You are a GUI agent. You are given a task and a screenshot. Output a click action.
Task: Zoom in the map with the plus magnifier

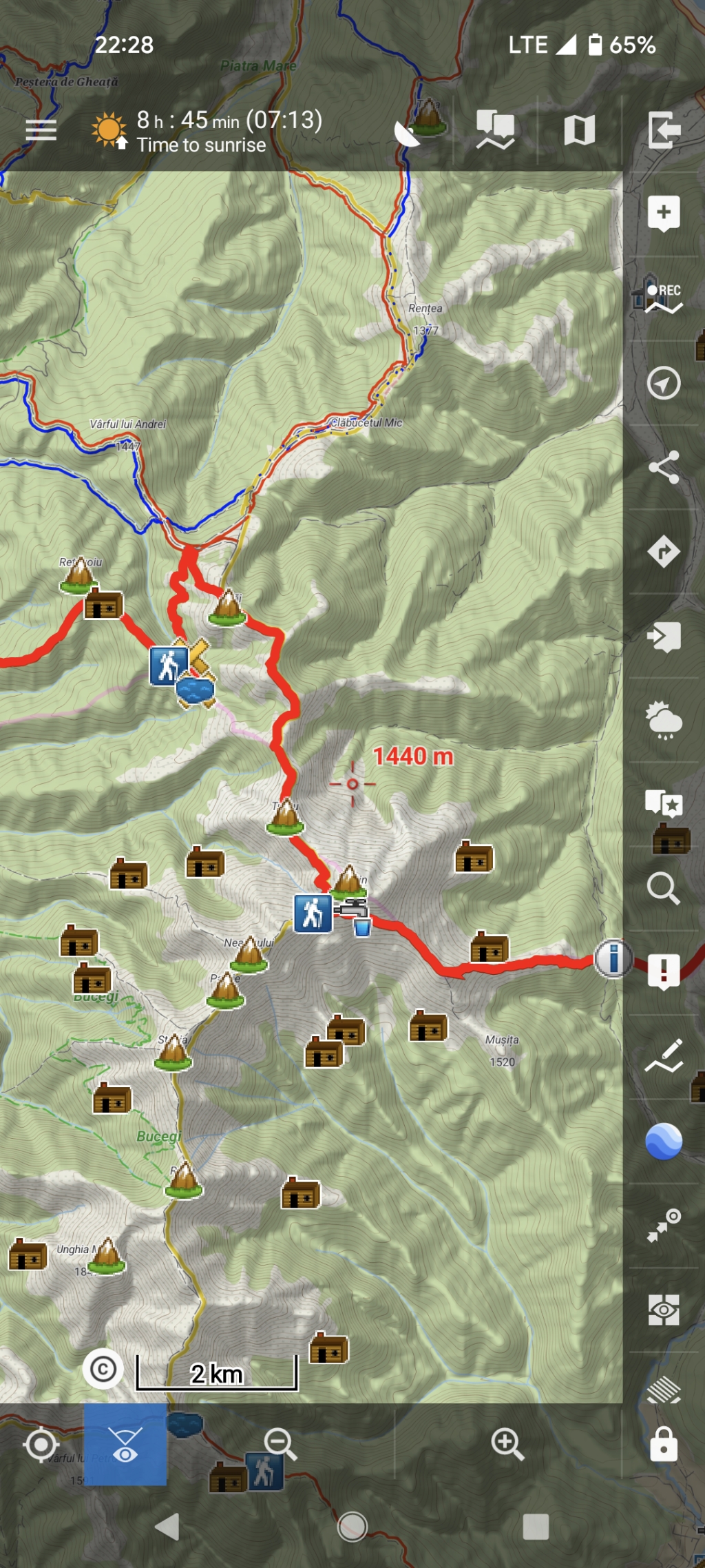tap(507, 1444)
